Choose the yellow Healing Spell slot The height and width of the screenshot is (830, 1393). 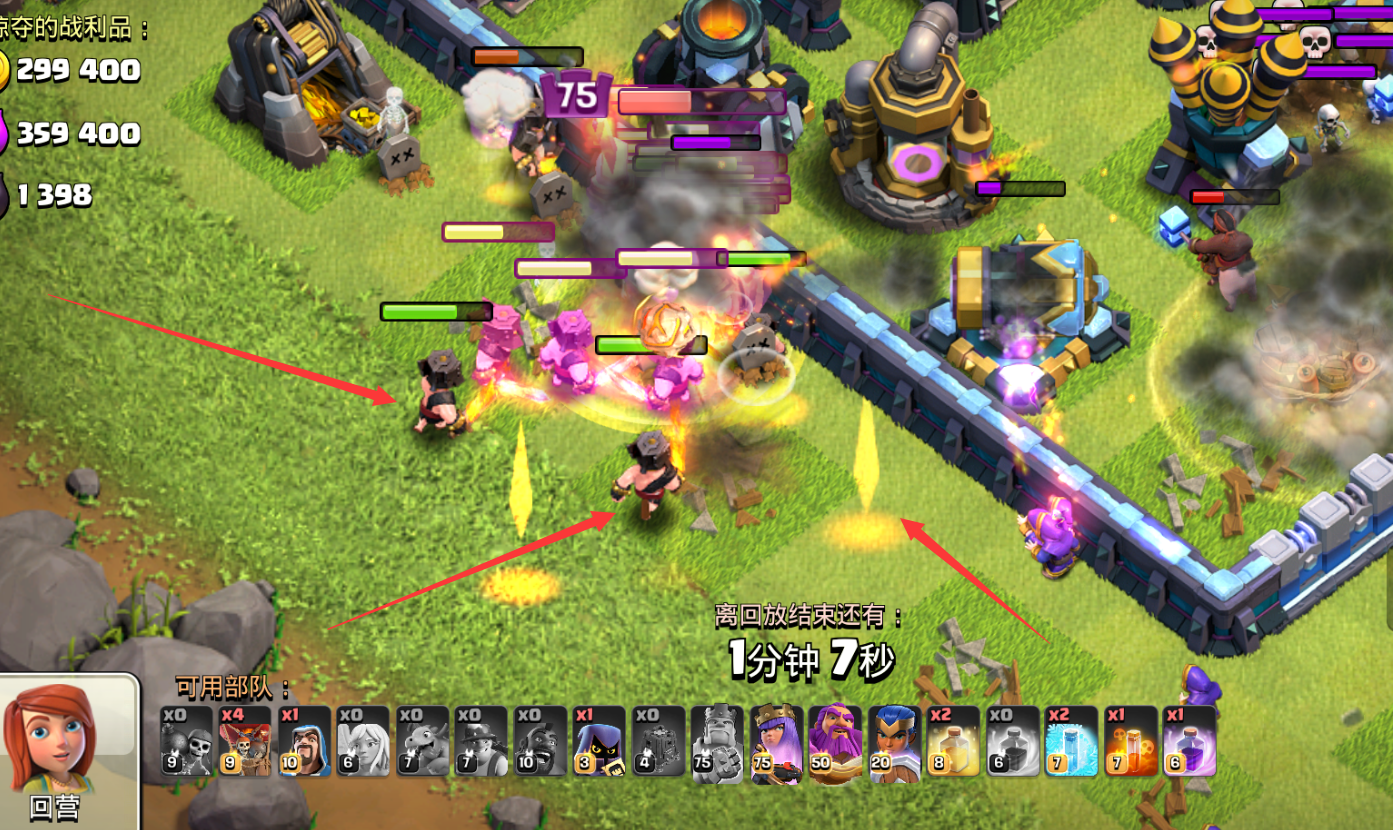954,741
